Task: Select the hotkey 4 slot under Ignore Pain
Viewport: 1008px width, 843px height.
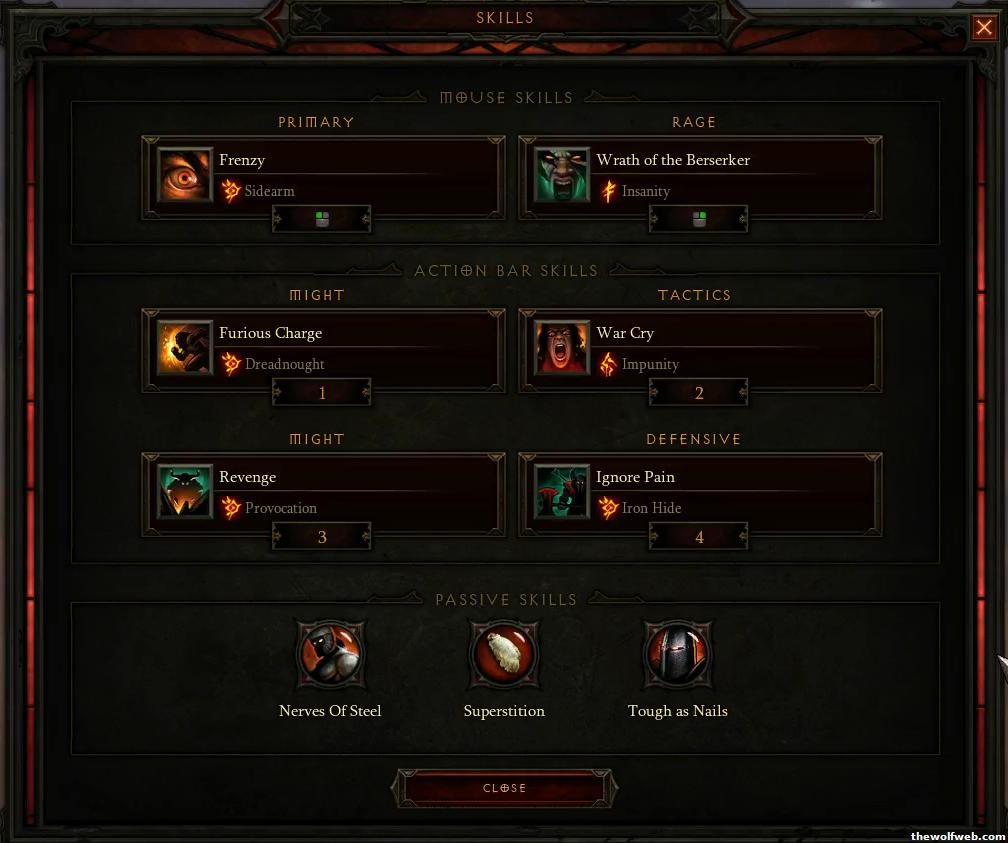Action: pyautogui.click(x=699, y=537)
